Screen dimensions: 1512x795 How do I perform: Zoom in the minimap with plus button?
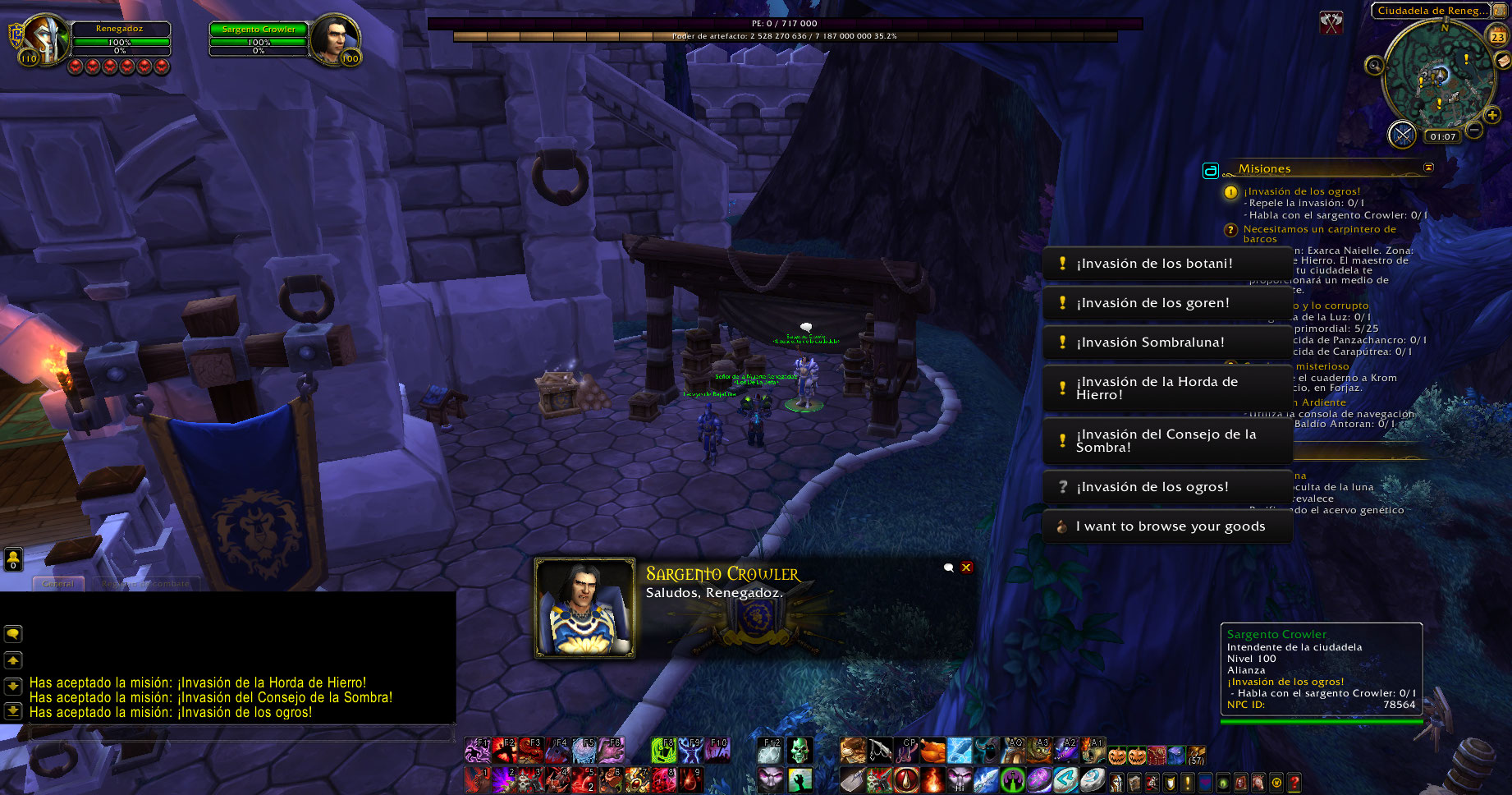click(x=1492, y=116)
